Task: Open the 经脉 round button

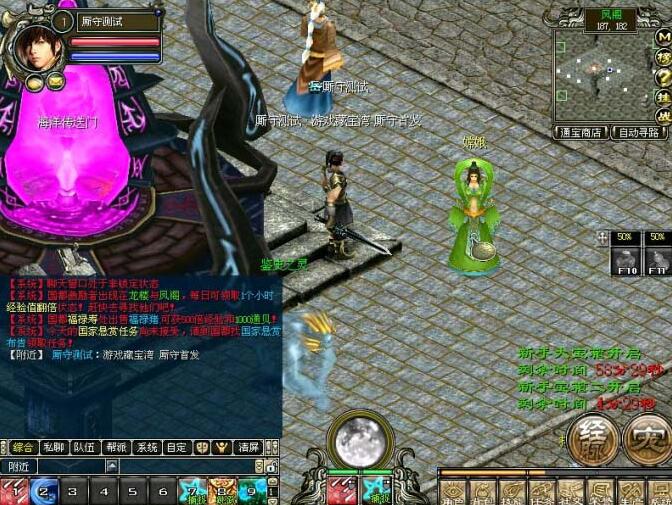Action: click(591, 440)
